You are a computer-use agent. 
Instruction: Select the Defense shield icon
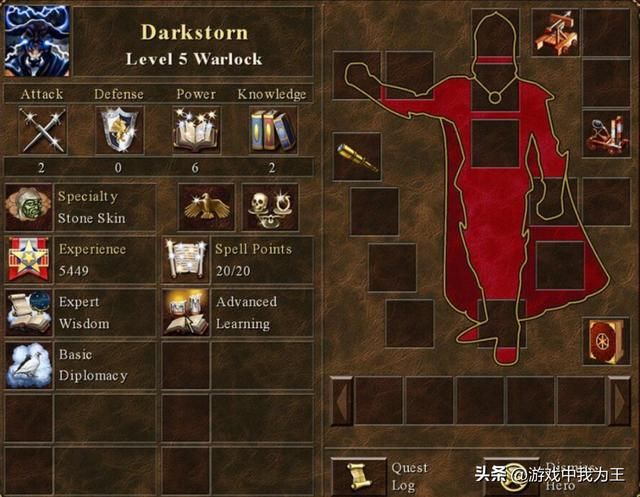coord(119,130)
